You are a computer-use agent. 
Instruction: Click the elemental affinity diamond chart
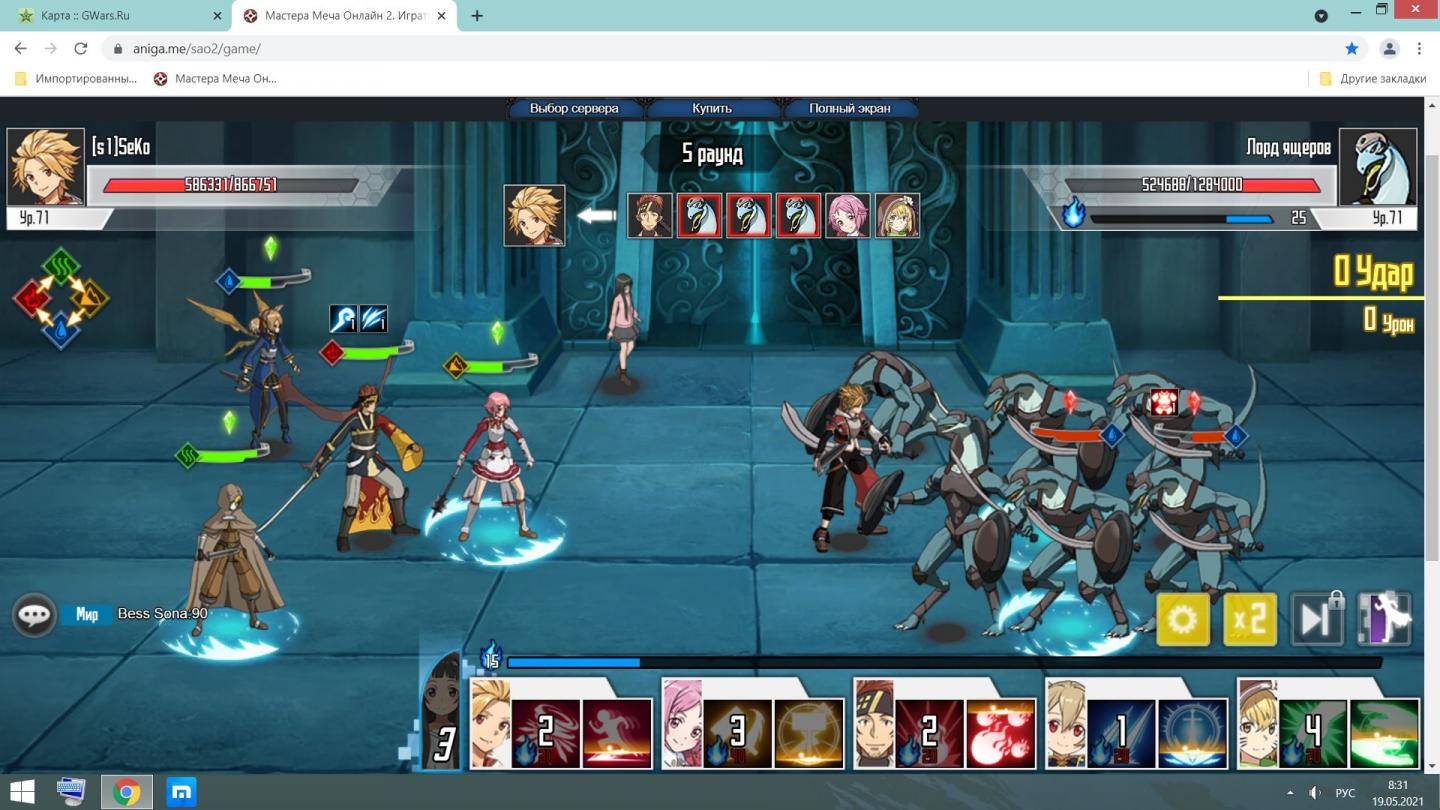tap(60, 297)
